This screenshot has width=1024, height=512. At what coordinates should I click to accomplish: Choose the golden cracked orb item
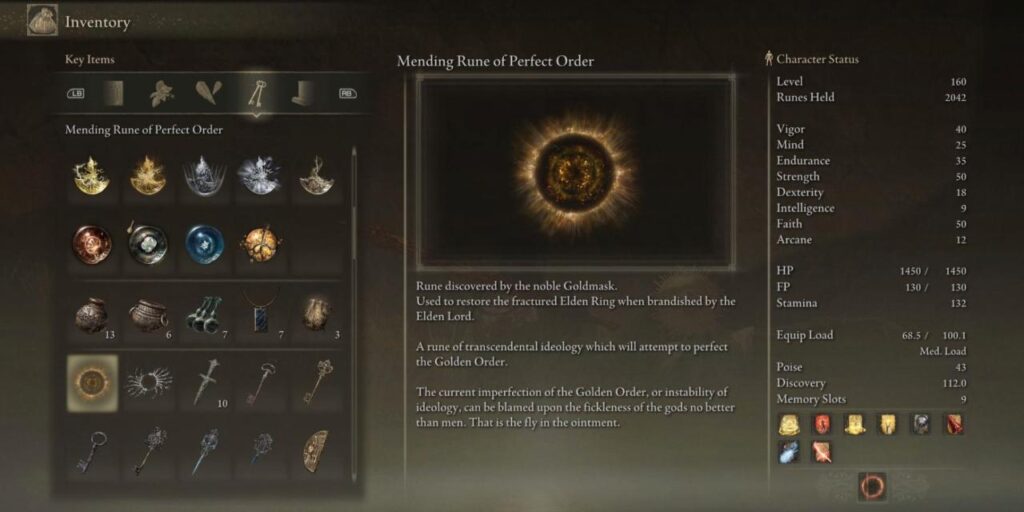tap(259, 243)
